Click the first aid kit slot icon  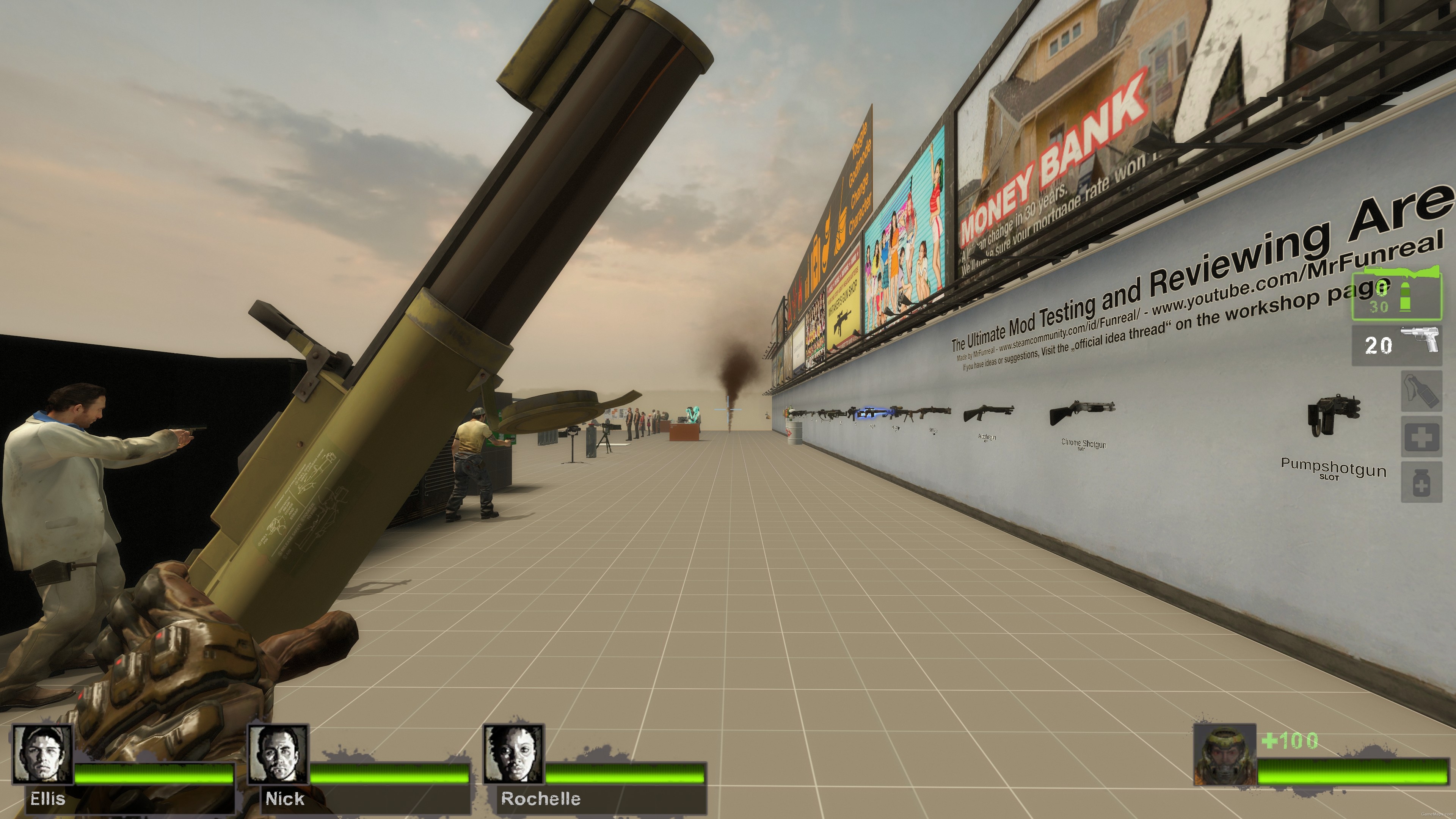point(1422,436)
